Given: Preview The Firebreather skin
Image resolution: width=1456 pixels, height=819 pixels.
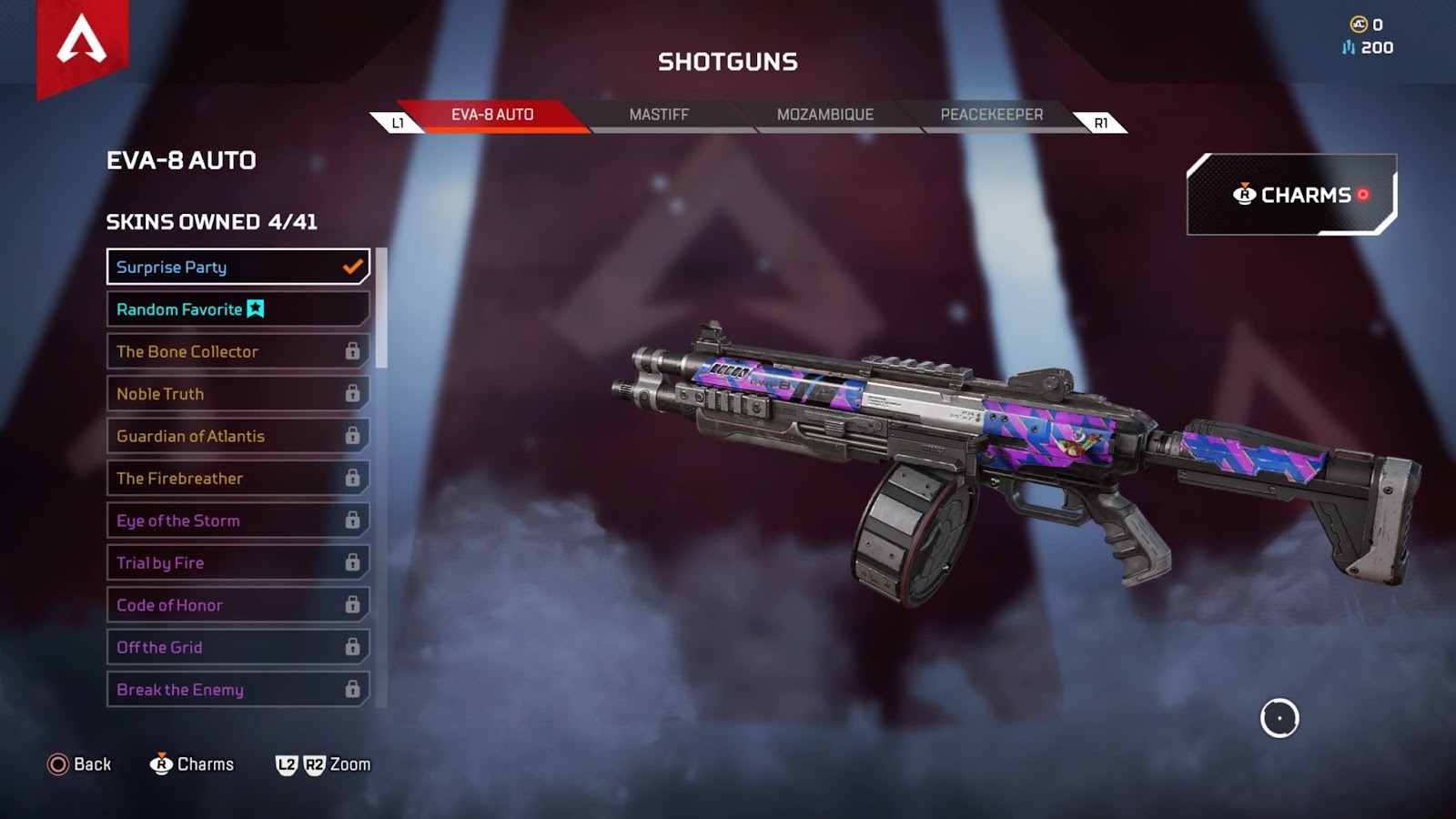Looking at the screenshot, I should [238, 479].
